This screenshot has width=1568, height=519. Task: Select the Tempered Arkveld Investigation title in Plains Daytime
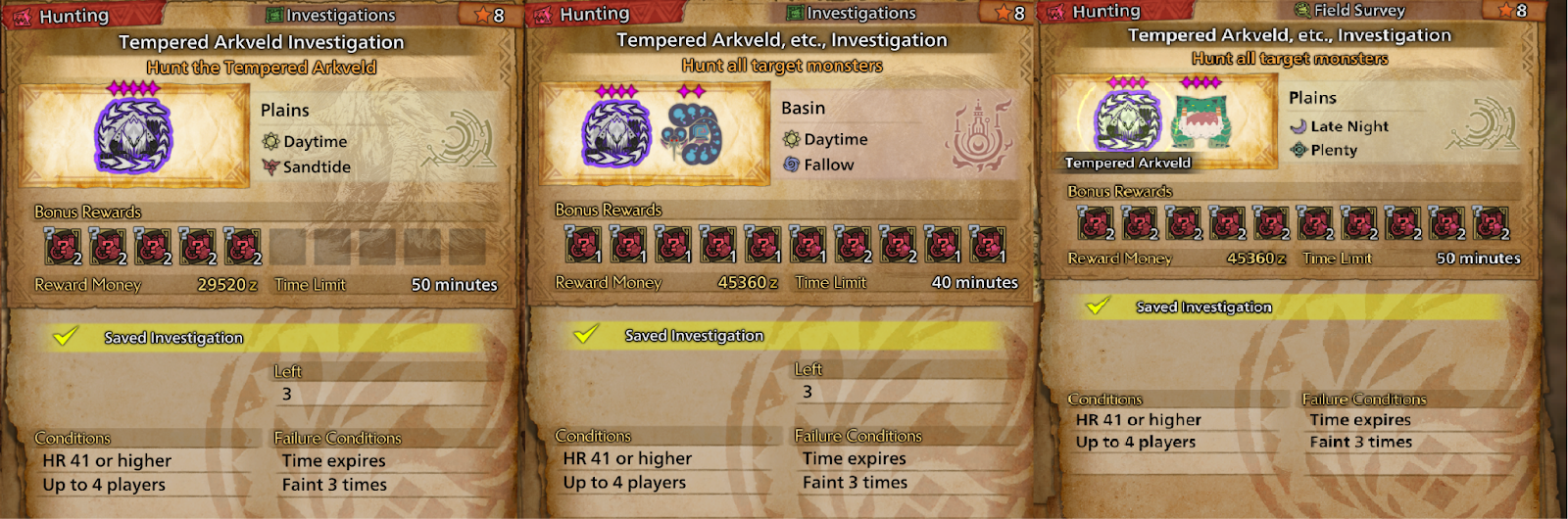pos(261,42)
